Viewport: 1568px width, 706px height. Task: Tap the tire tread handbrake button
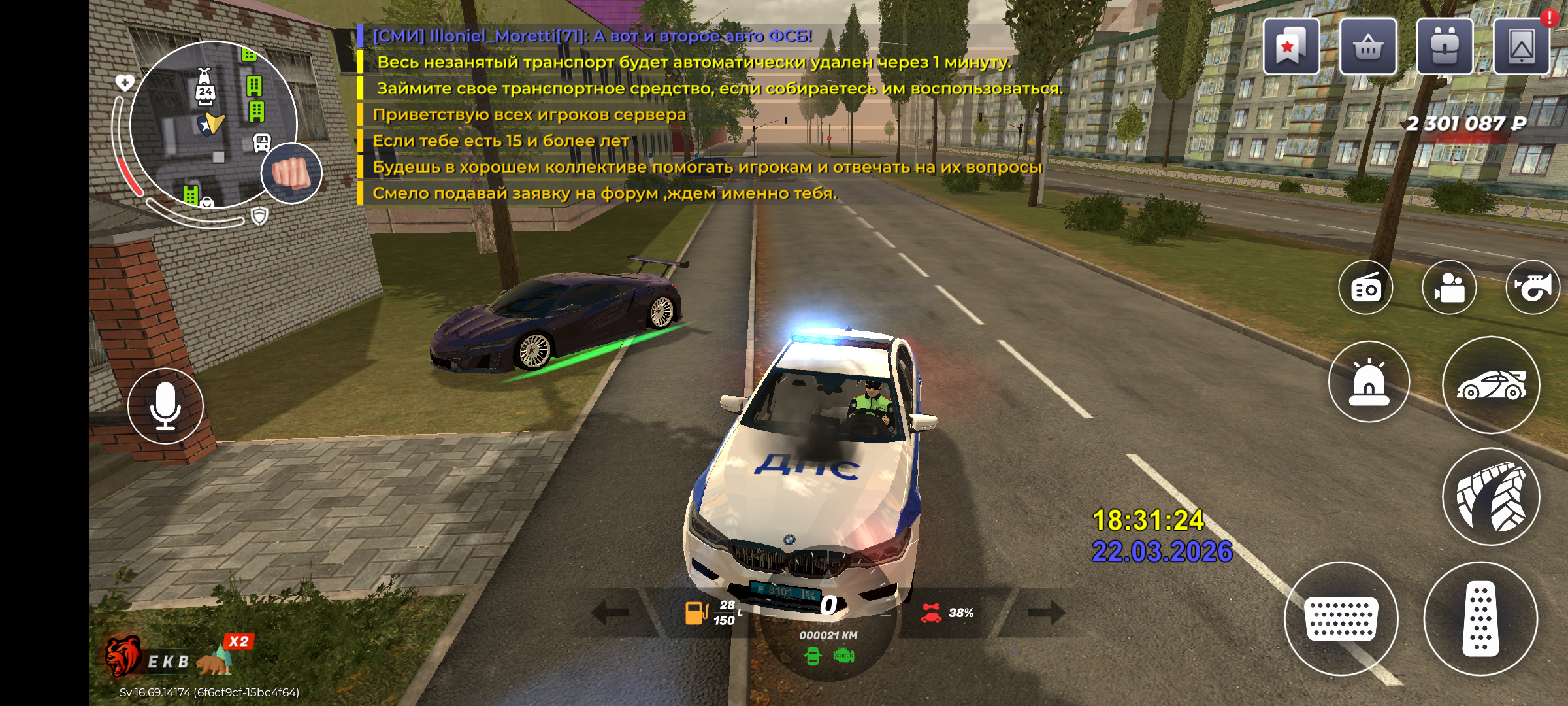click(1491, 496)
